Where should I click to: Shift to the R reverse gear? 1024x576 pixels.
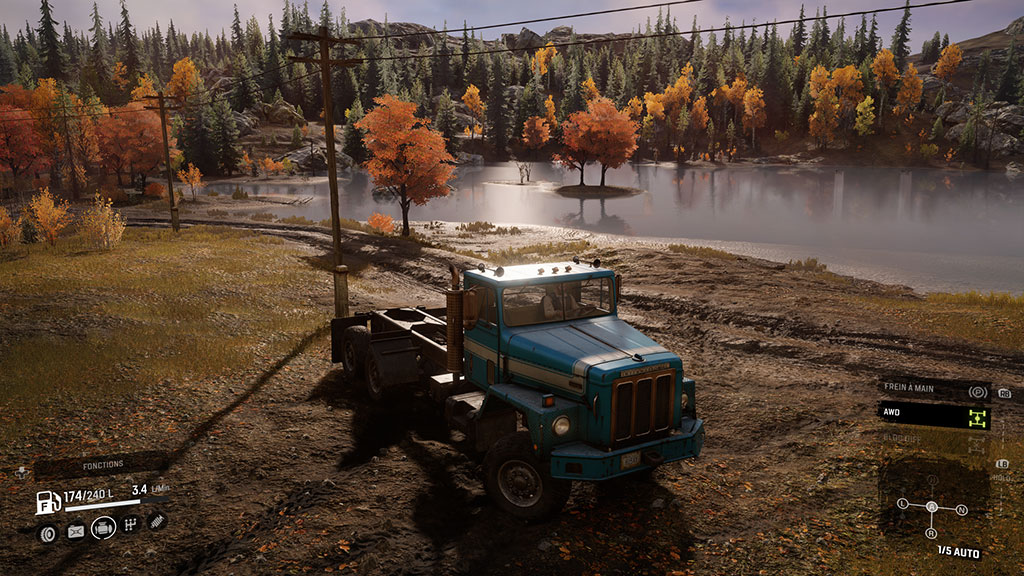coord(932,533)
